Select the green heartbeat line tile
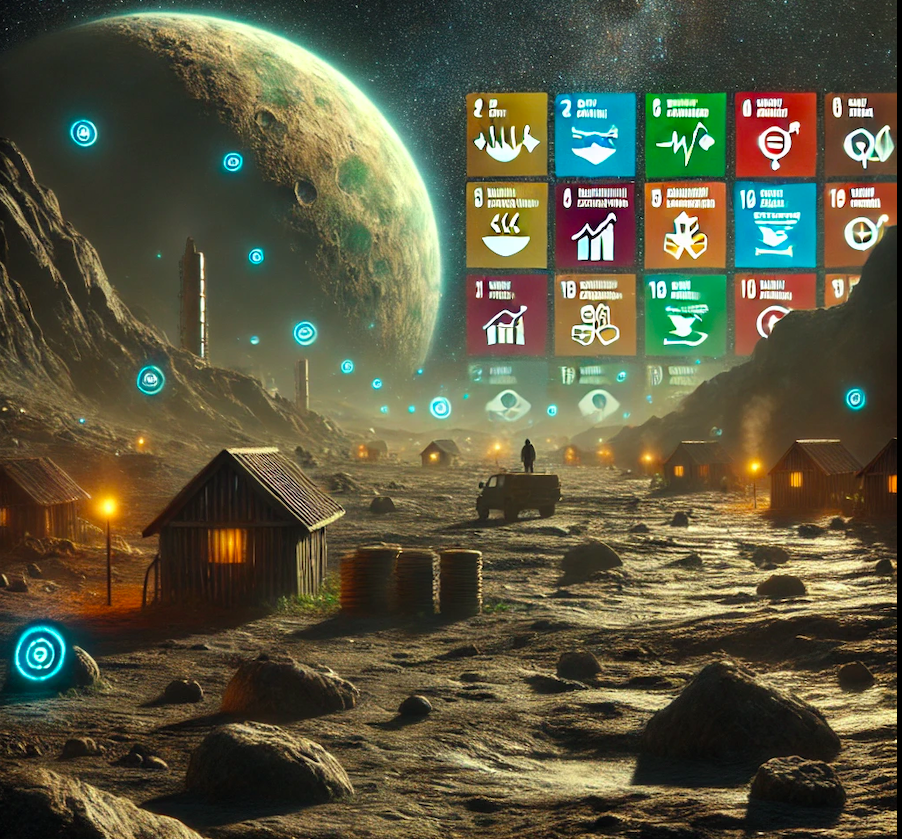Image resolution: width=902 pixels, height=839 pixels. click(x=685, y=135)
